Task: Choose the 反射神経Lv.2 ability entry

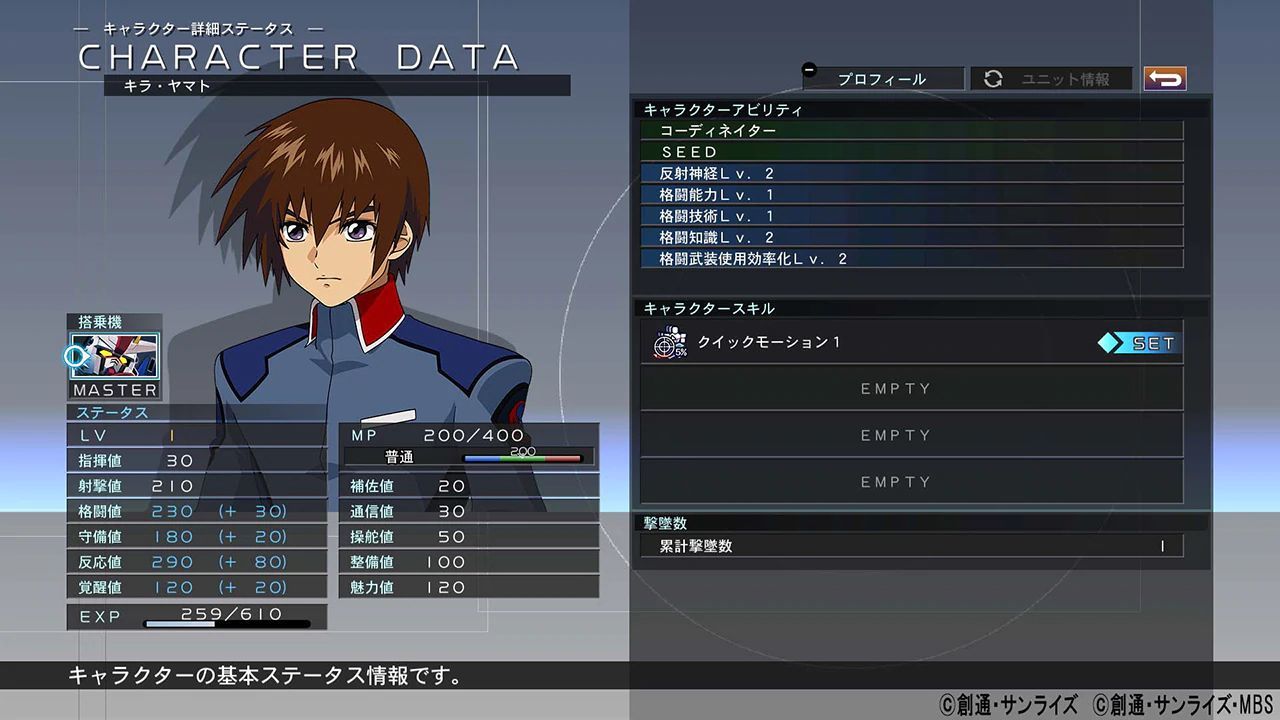Action: pyautogui.click(x=910, y=174)
